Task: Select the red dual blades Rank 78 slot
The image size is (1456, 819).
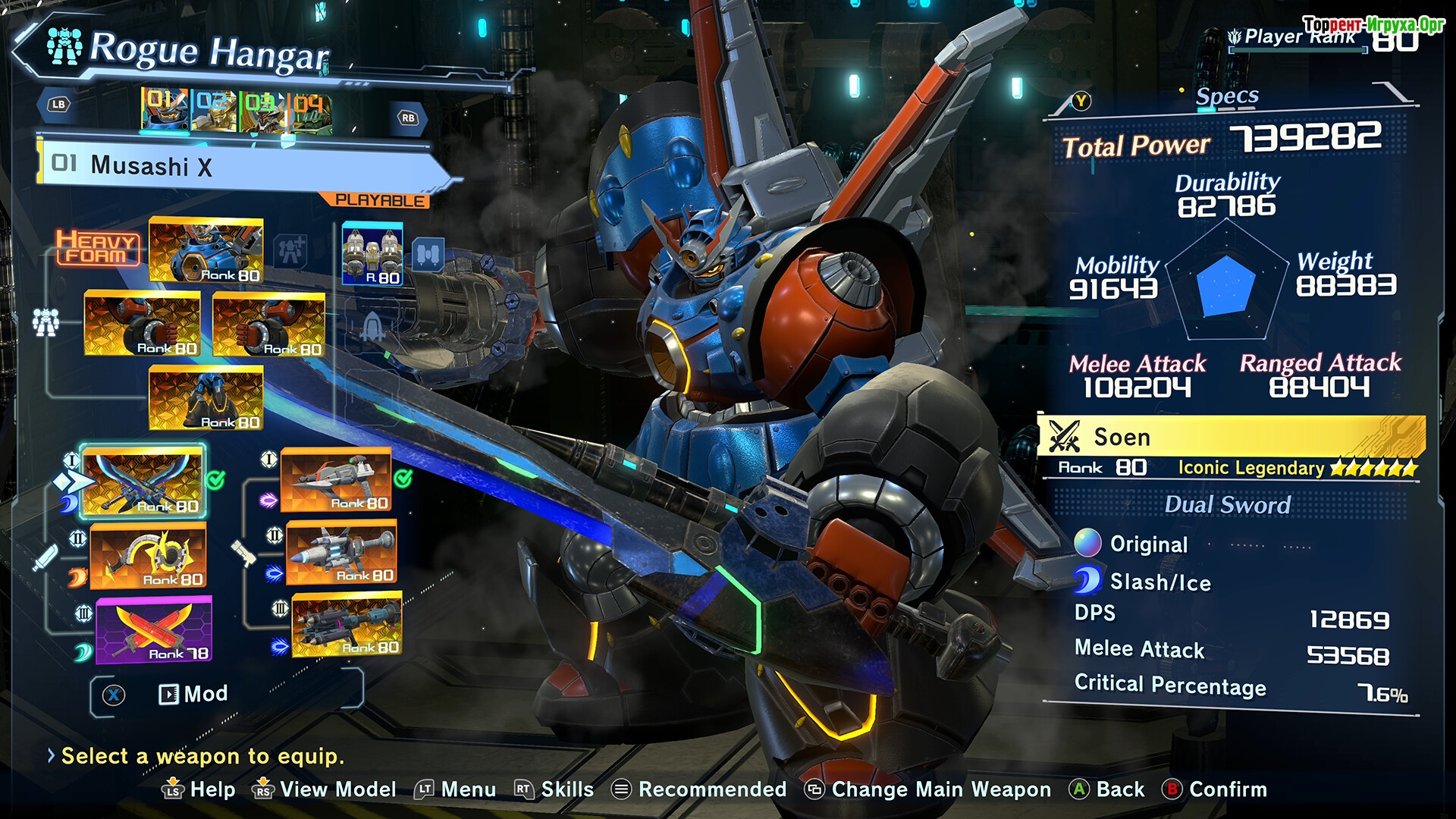Action: coord(154,629)
